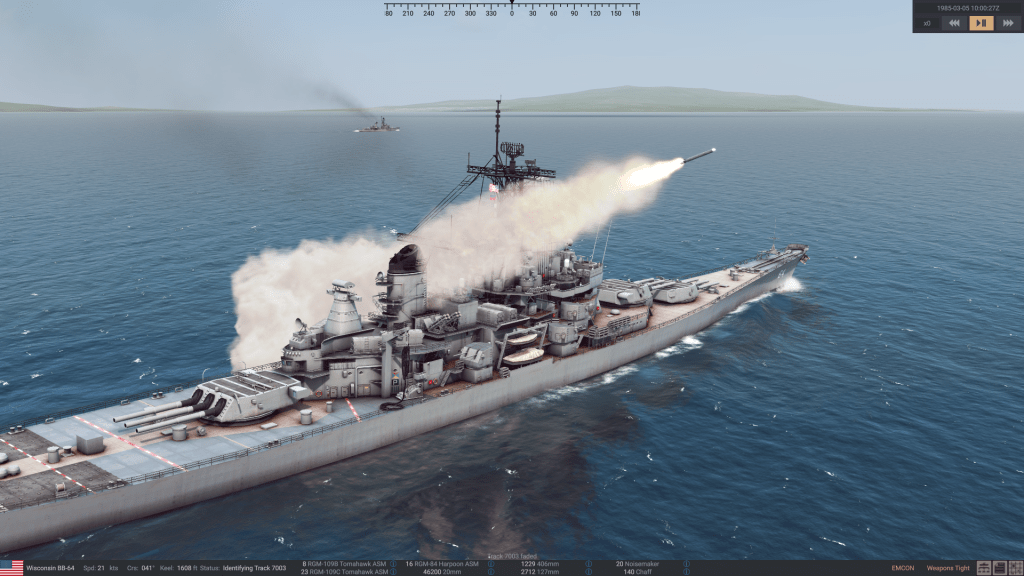The image size is (1024, 576).
Task: View info on the 127mm ammunition
Action: pos(589,572)
